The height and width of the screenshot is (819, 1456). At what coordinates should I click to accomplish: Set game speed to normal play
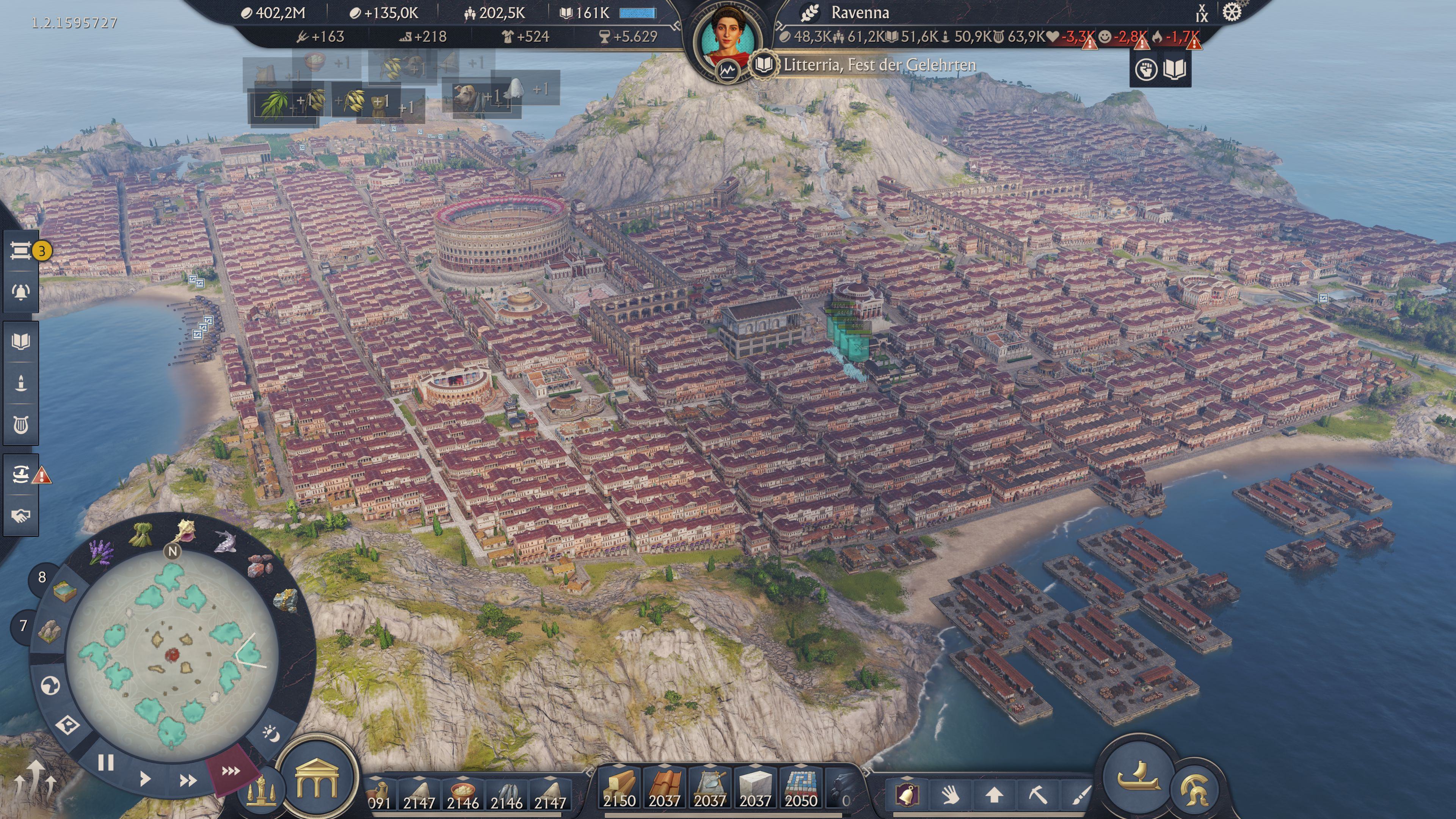click(x=145, y=779)
